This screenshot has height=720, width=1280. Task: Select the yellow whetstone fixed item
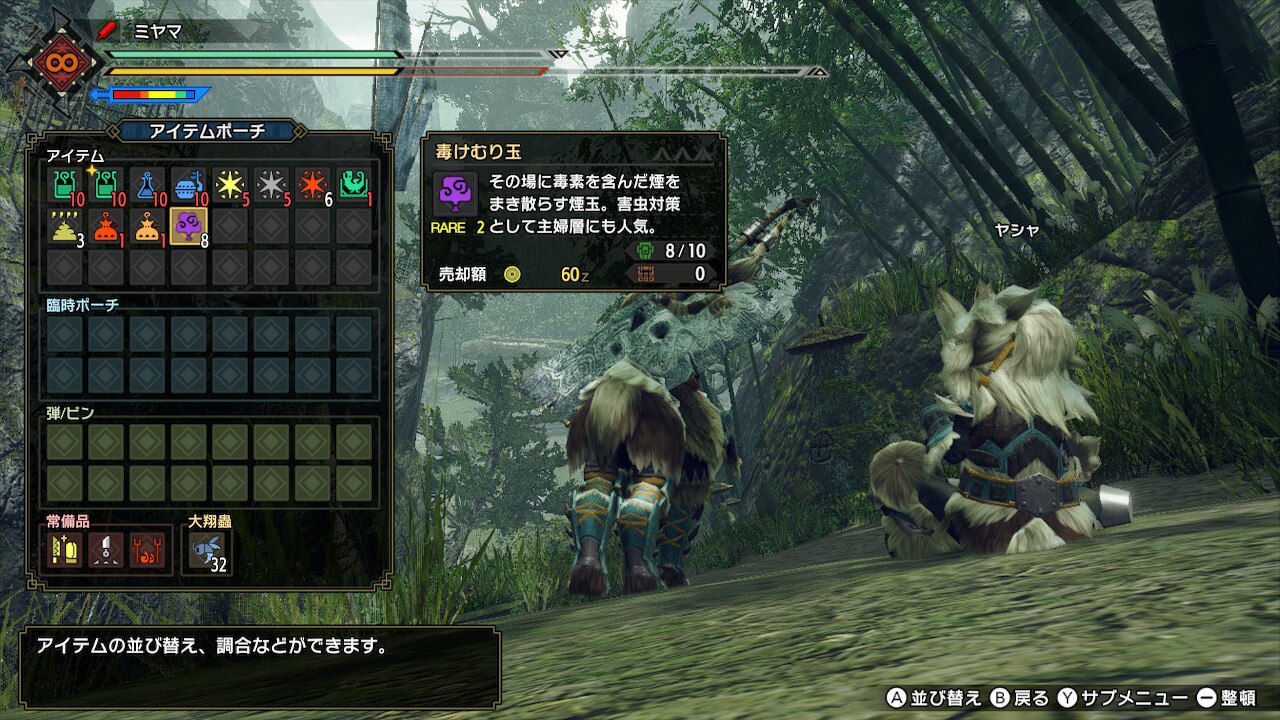[x=65, y=548]
